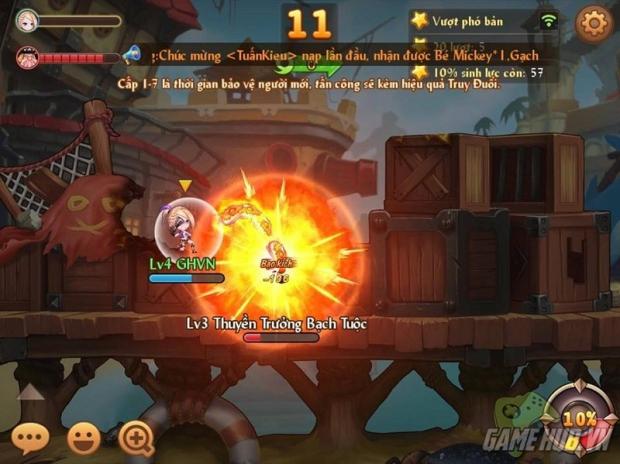Open the chat speech bubble
This screenshot has height=464, width=620.
(x=30, y=437)
